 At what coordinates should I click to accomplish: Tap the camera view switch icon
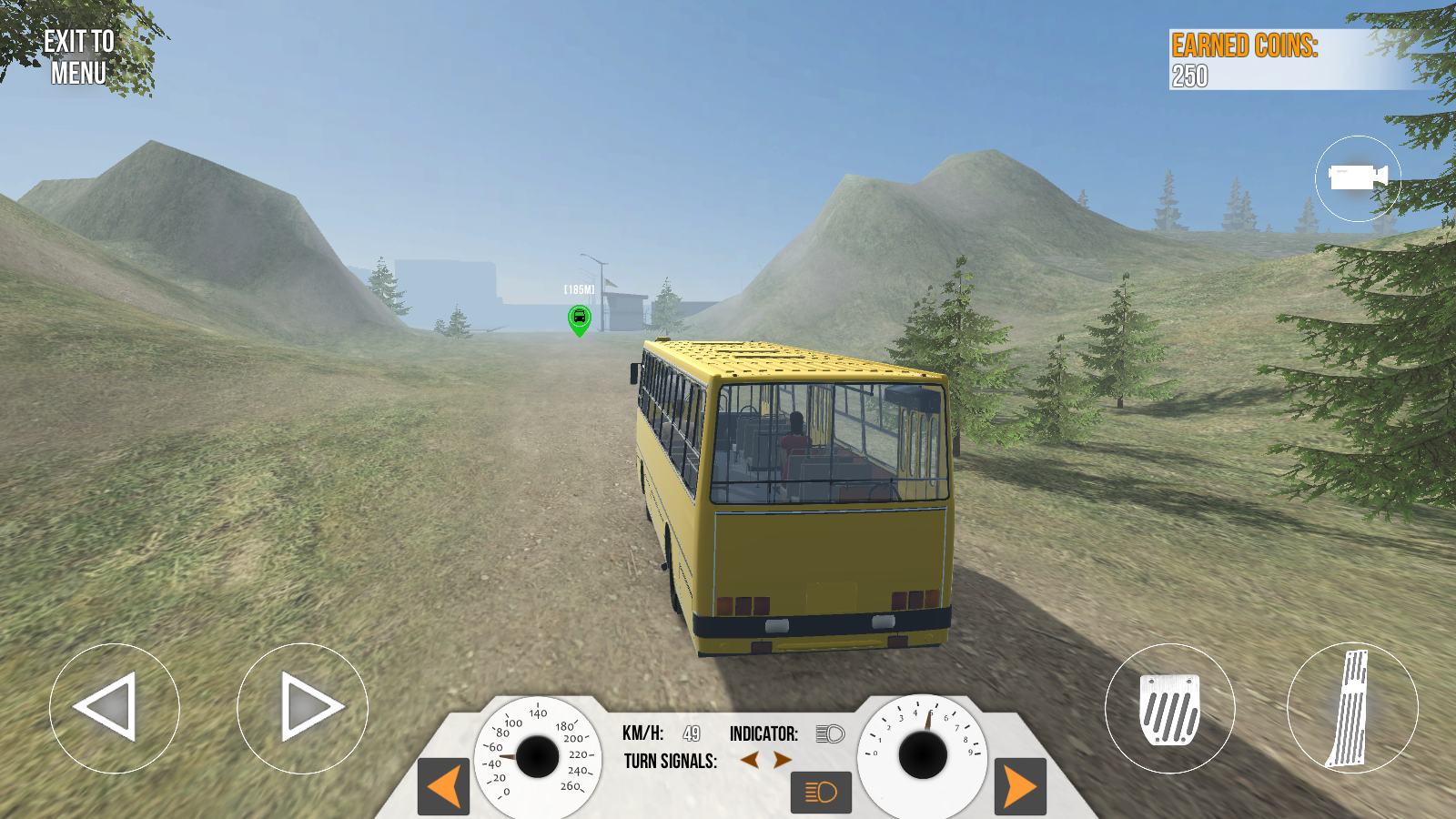tap(1357, 177)
